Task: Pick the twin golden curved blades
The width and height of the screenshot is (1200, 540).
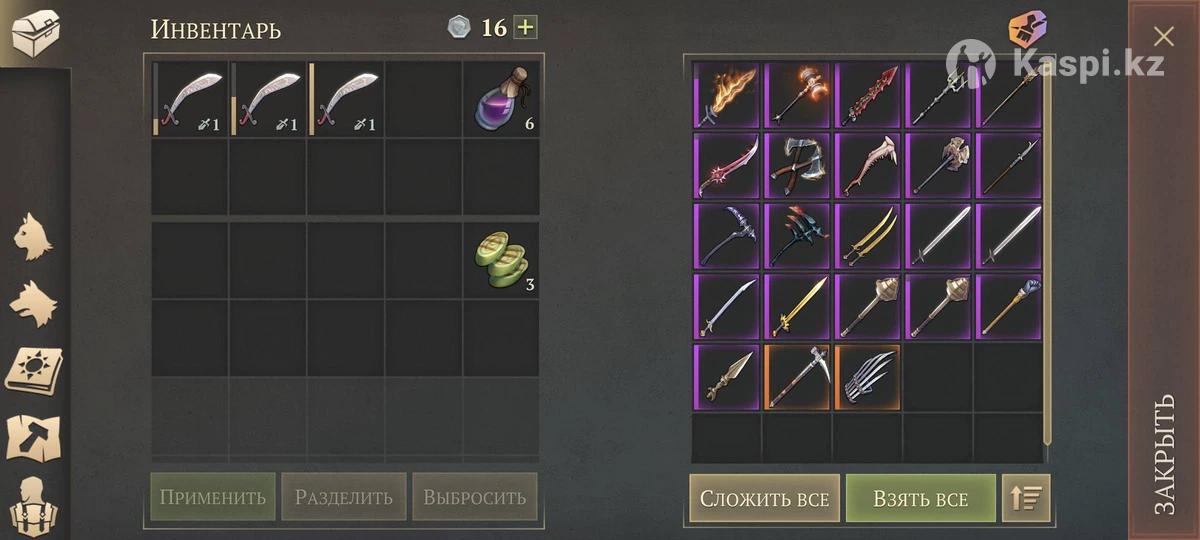Action: point(867,236)
